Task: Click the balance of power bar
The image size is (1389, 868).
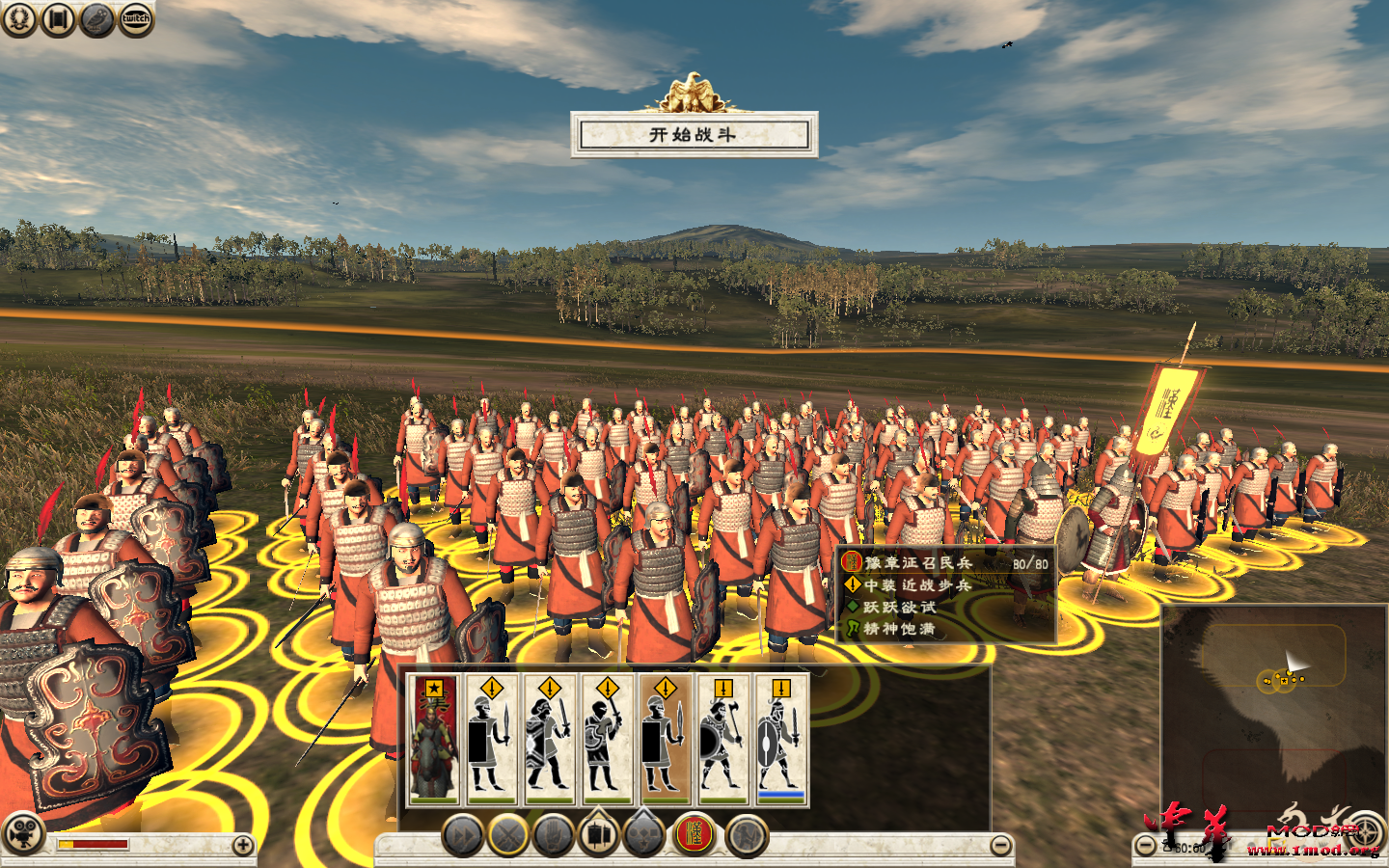Action: (94, 844)
